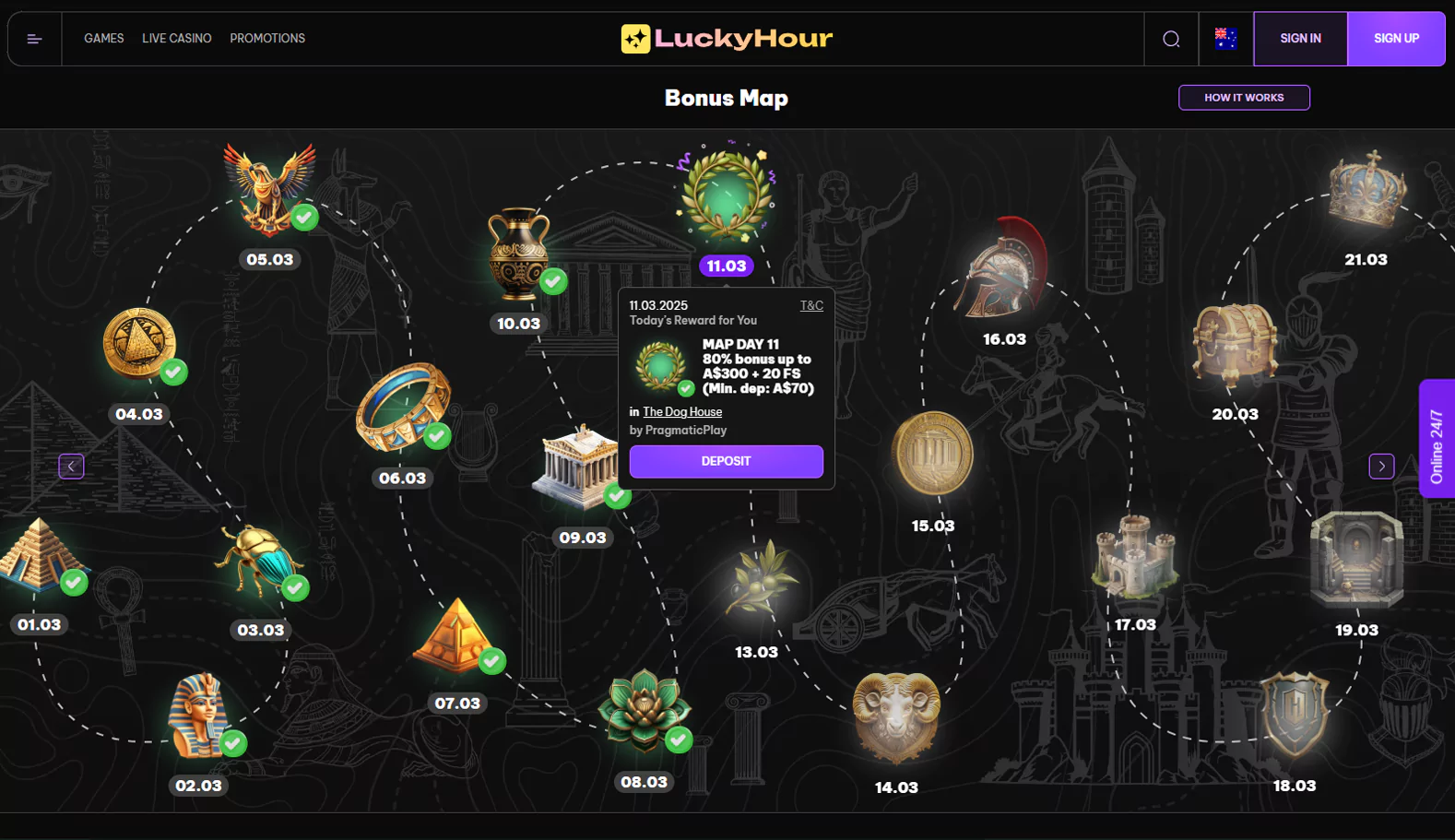Select the 15.03 gold coin reward
Screen dimensions: 1455x840
pyautogui.click(x=932, y=454)
